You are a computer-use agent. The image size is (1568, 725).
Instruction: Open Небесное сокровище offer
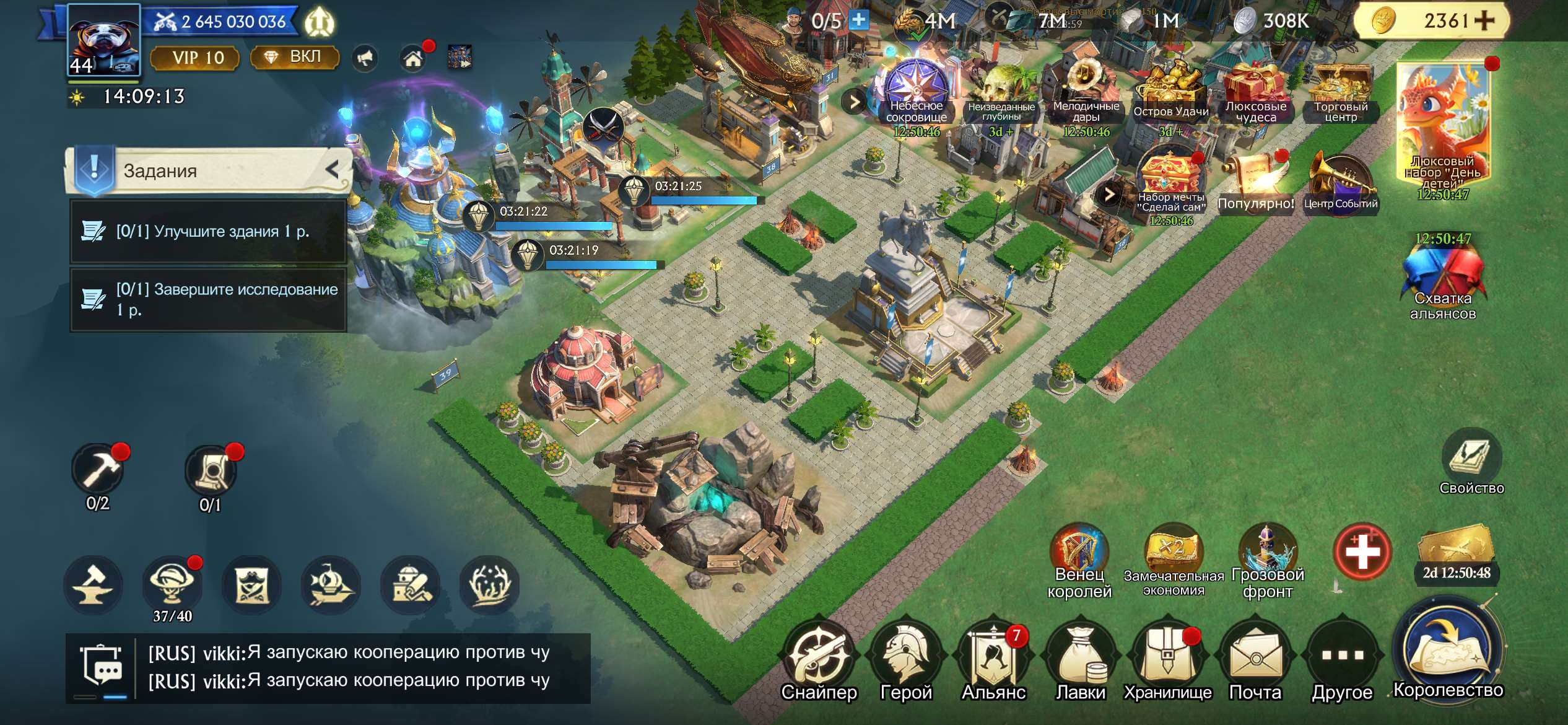917,93
